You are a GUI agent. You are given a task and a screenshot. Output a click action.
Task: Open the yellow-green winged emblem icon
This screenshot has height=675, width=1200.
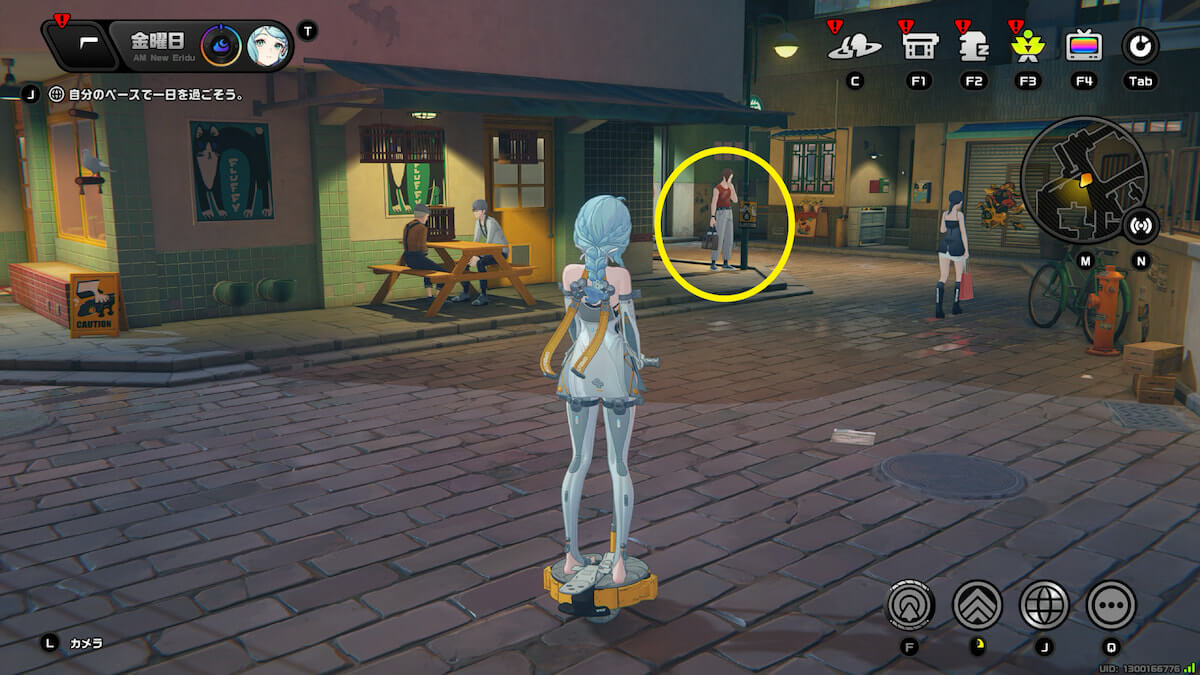click(x=1027, y=46)
